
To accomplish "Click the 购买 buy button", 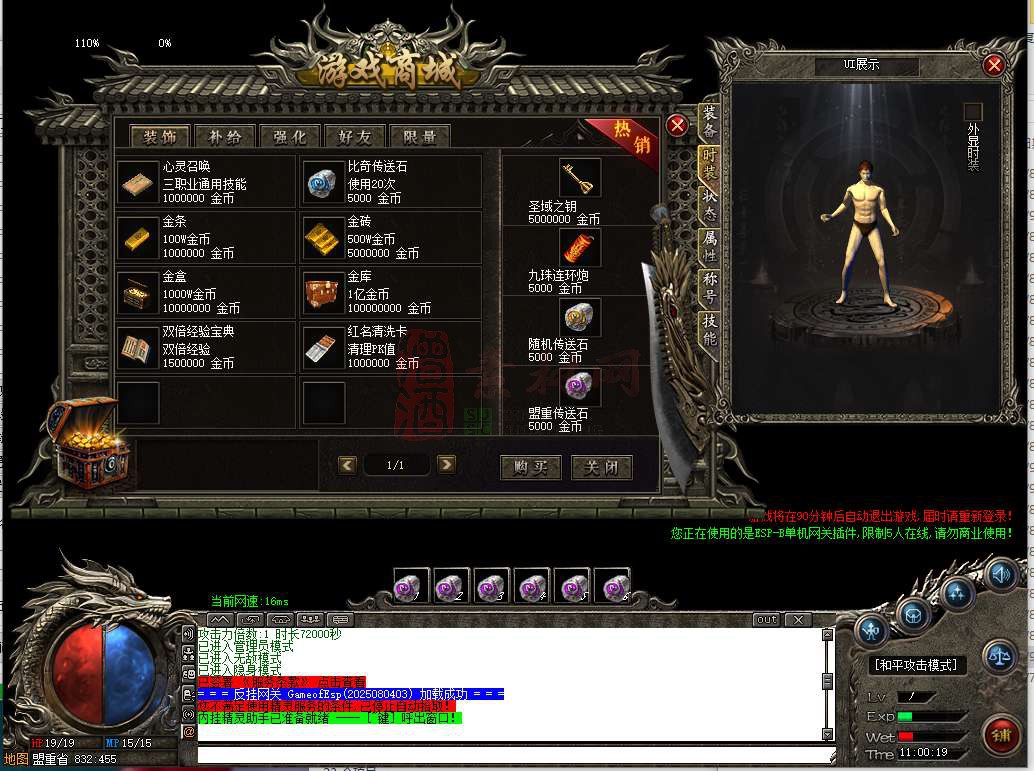I will tap(530, 467).
